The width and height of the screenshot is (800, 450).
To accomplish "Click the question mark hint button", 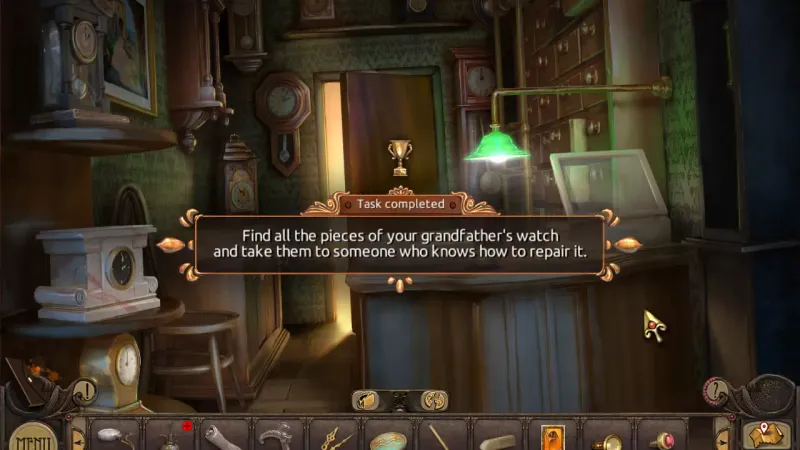I will (714, 390).
